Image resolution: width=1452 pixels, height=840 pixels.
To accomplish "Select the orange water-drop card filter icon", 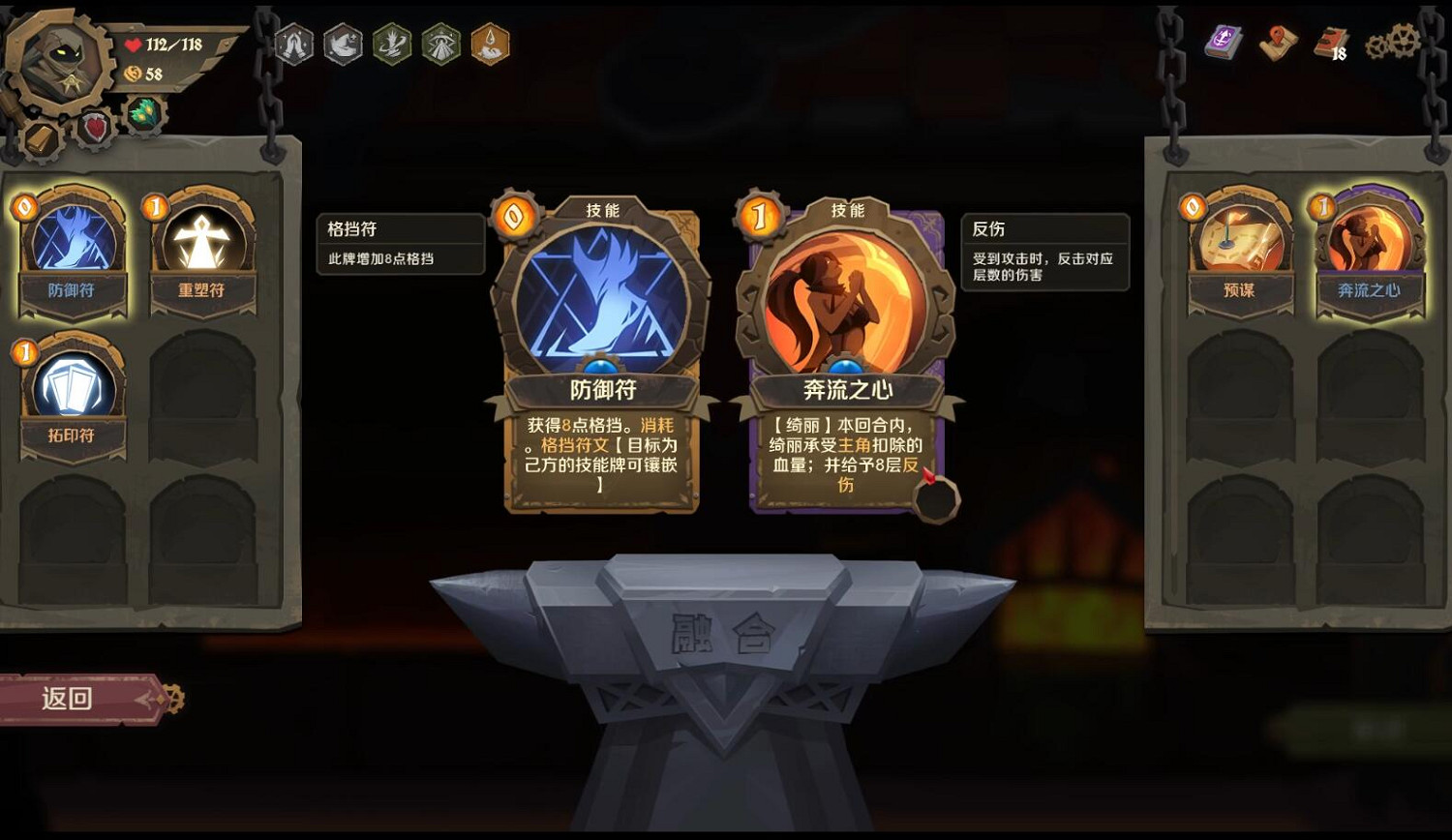I will coord(490,43).
